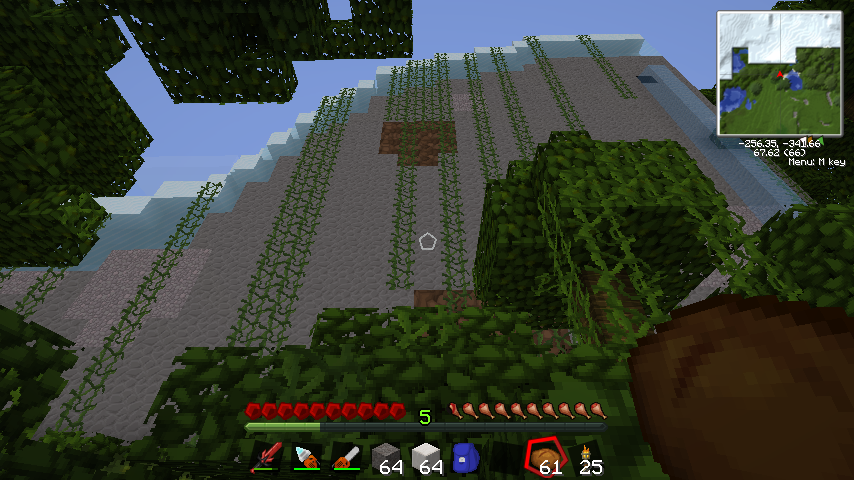Select the blue backpack slot
The image size is (854, 480).
[x=466, y=459]
